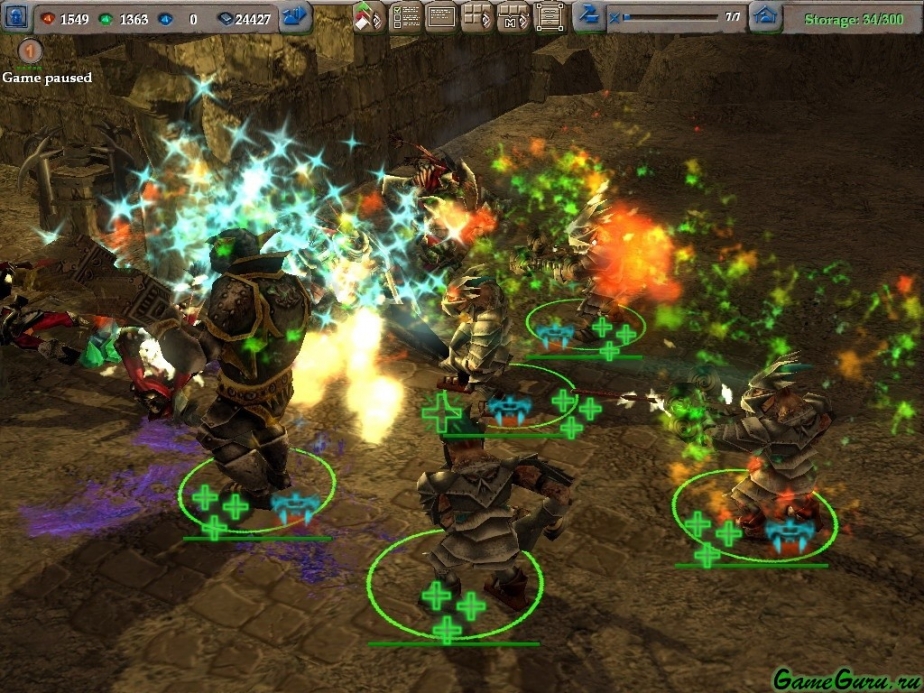Image resolution: width=924 pixels, height=693 pixels.
Task: Click the blue face portrait button
Action: (x=18, y=17)
